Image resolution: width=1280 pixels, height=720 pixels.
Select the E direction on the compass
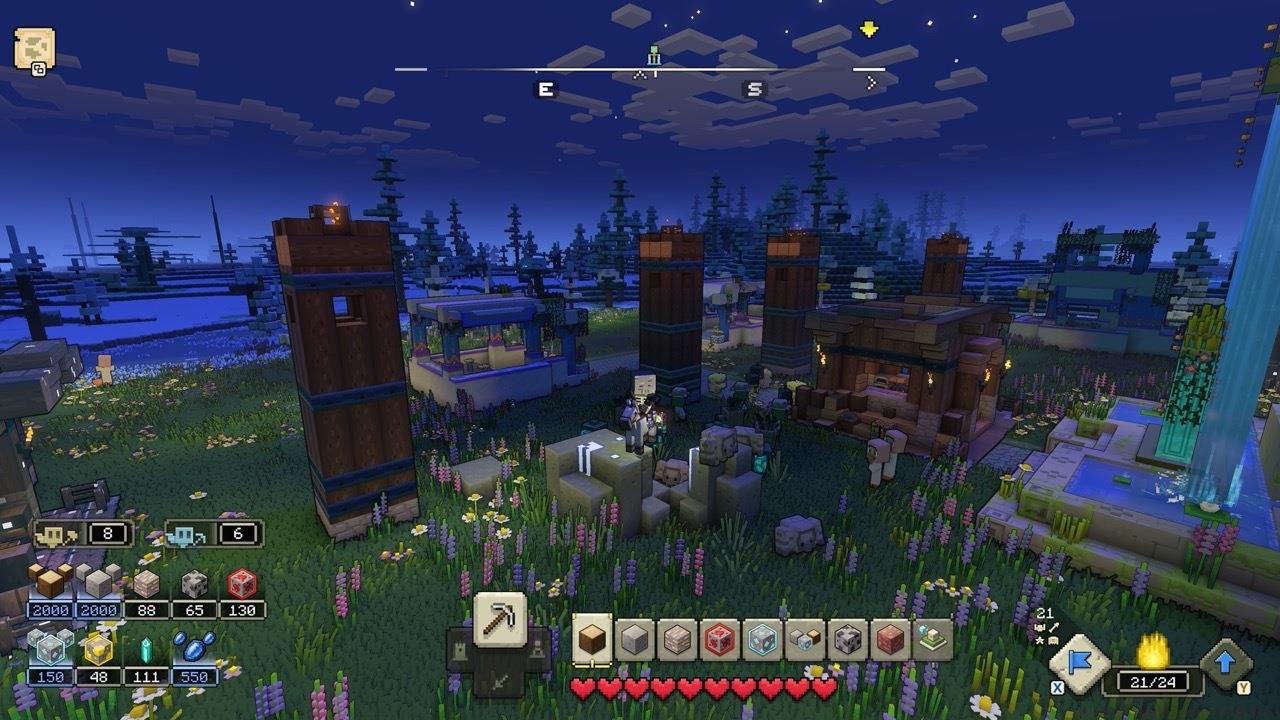tap(545, 87)
